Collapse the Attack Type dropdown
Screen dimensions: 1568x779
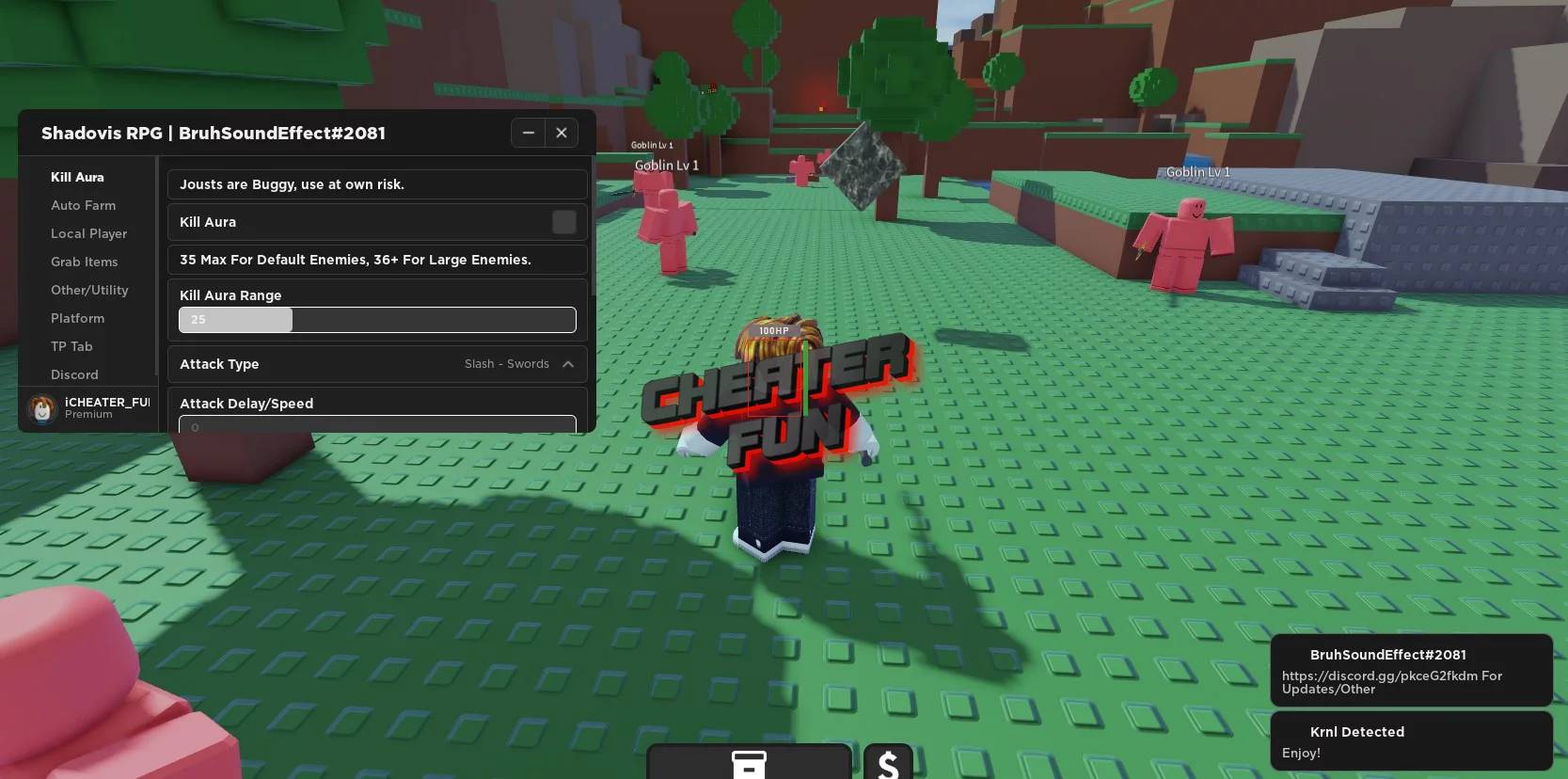568,364
